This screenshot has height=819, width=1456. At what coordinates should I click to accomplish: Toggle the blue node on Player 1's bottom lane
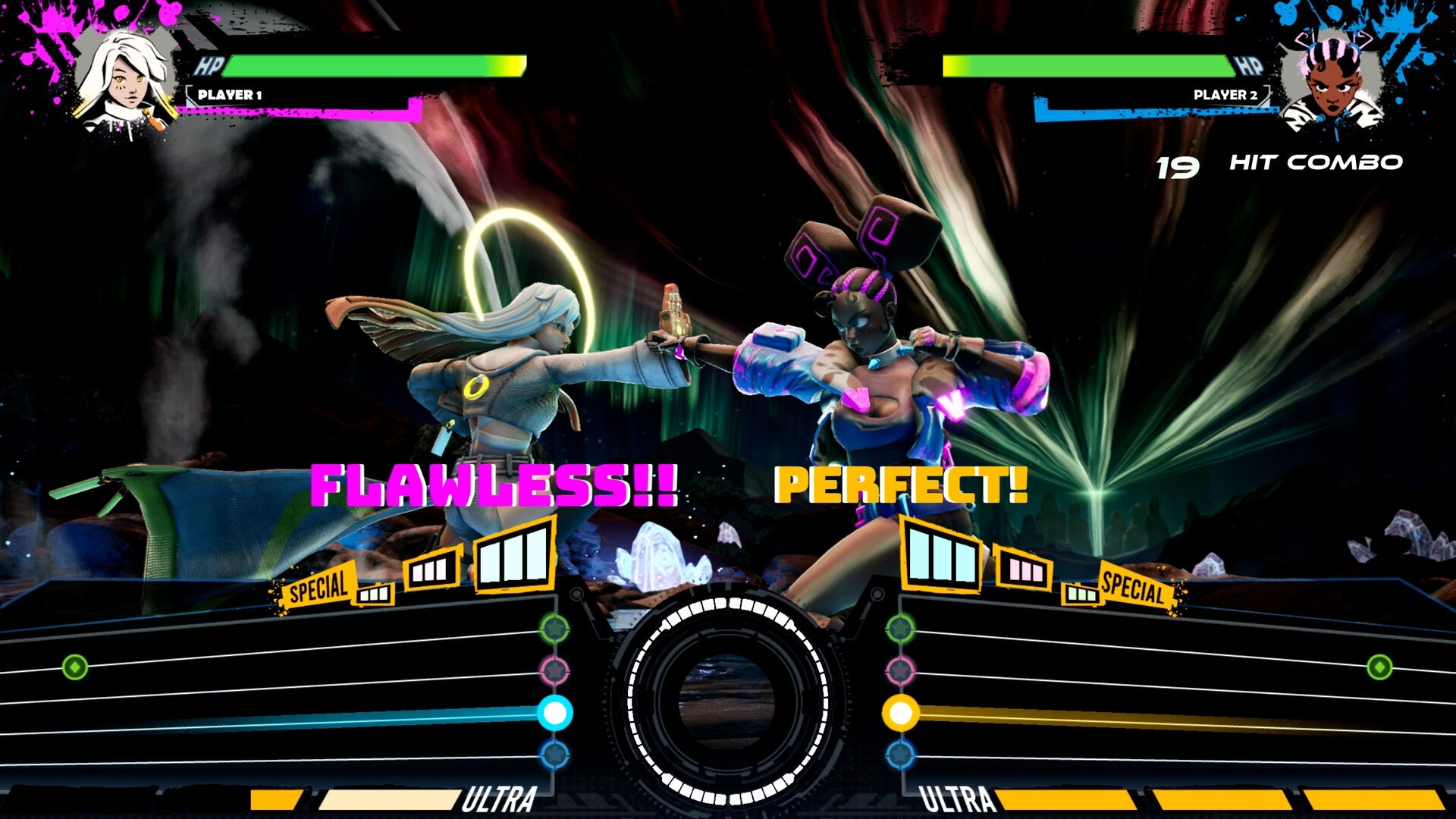[556, 753]
